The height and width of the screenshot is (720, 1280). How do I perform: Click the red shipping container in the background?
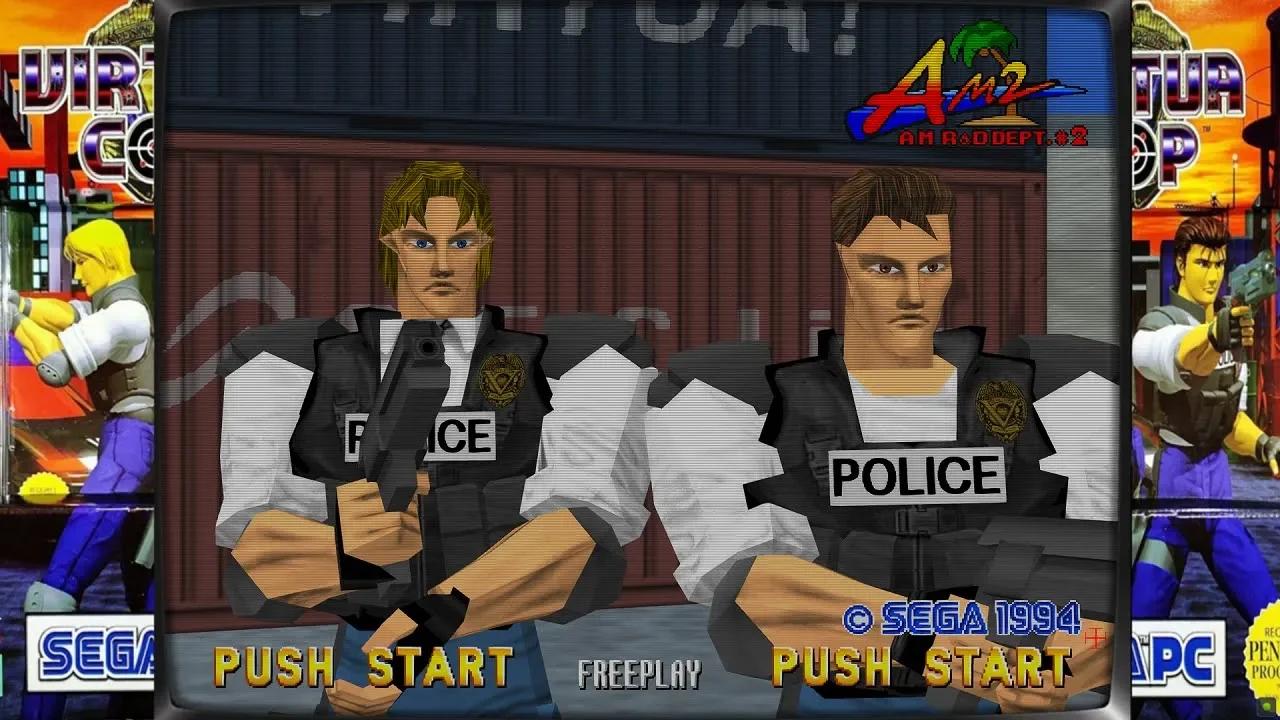(660, 250)
